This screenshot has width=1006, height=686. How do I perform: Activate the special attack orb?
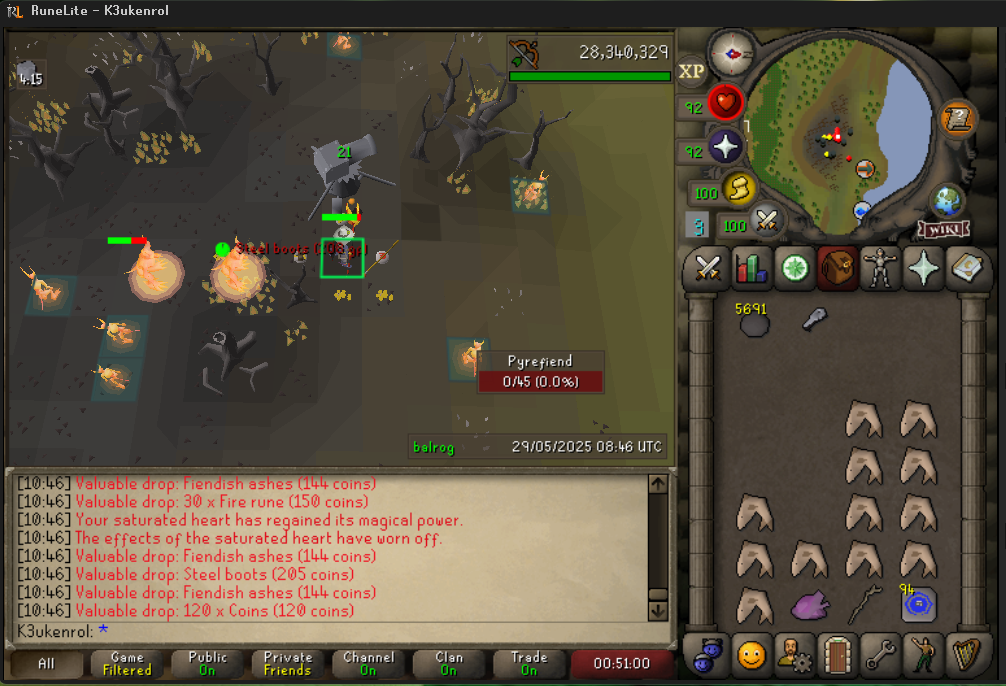[x=767, y=219]
